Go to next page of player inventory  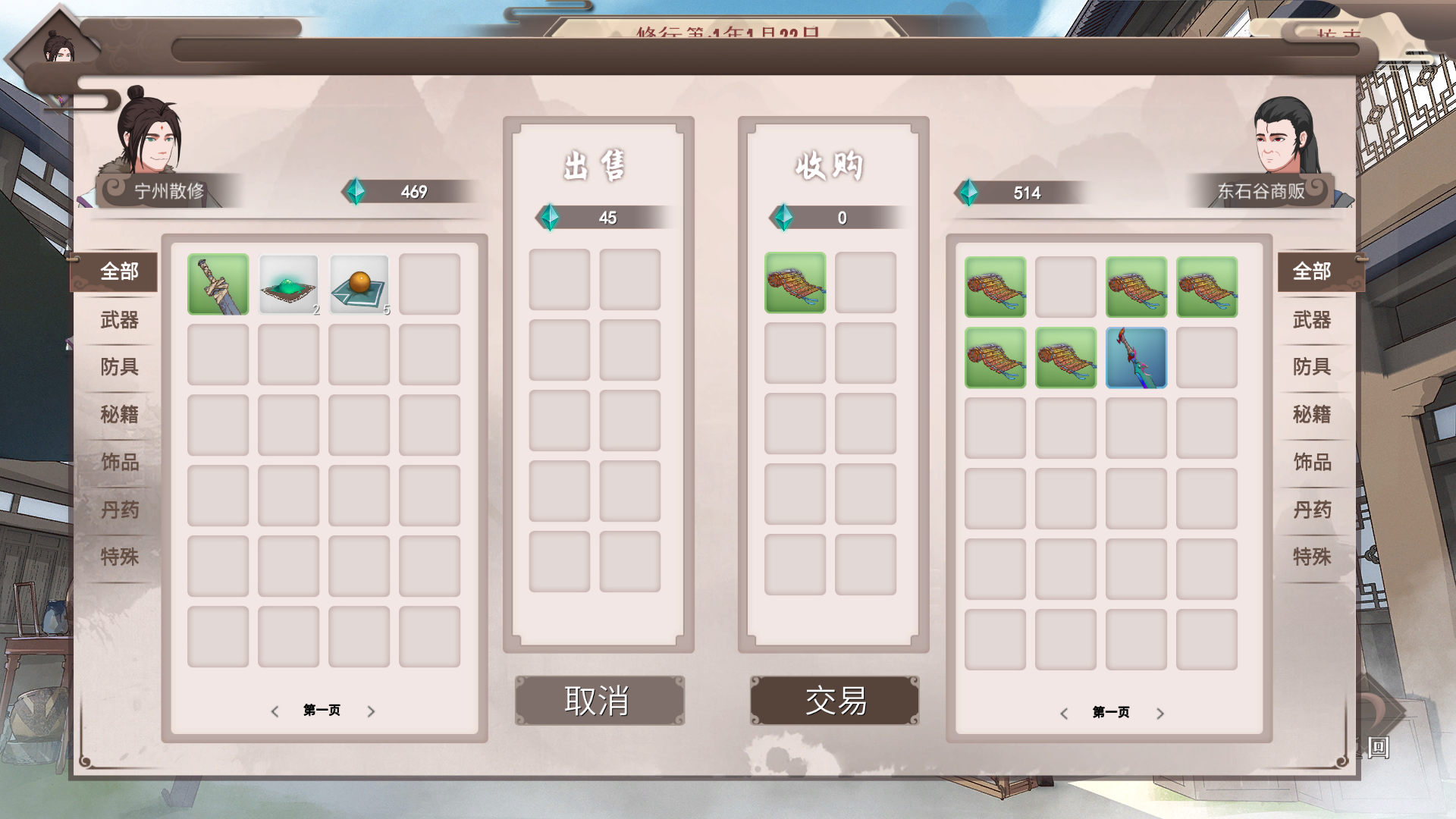371,711
